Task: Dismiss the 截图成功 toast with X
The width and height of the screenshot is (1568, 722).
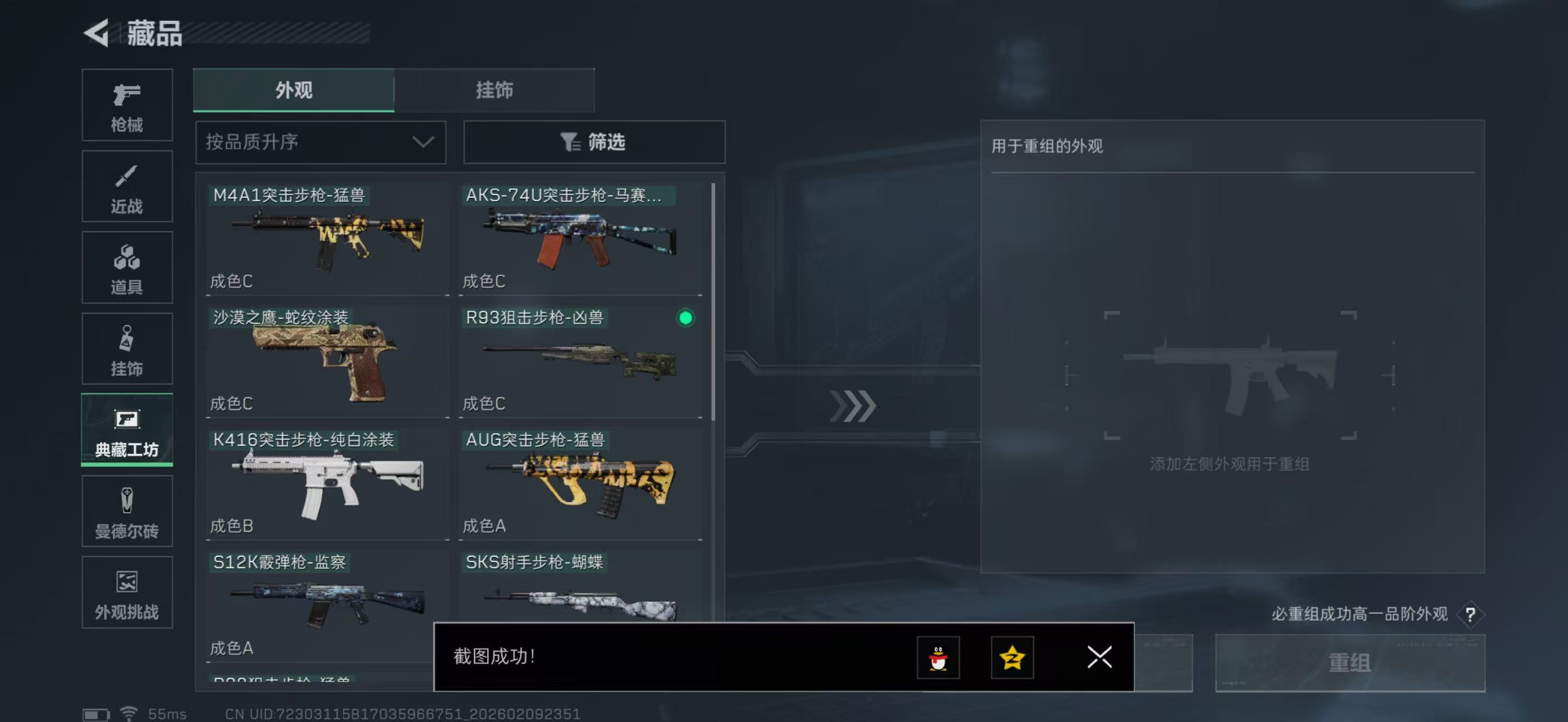Action: (1099, 658)
